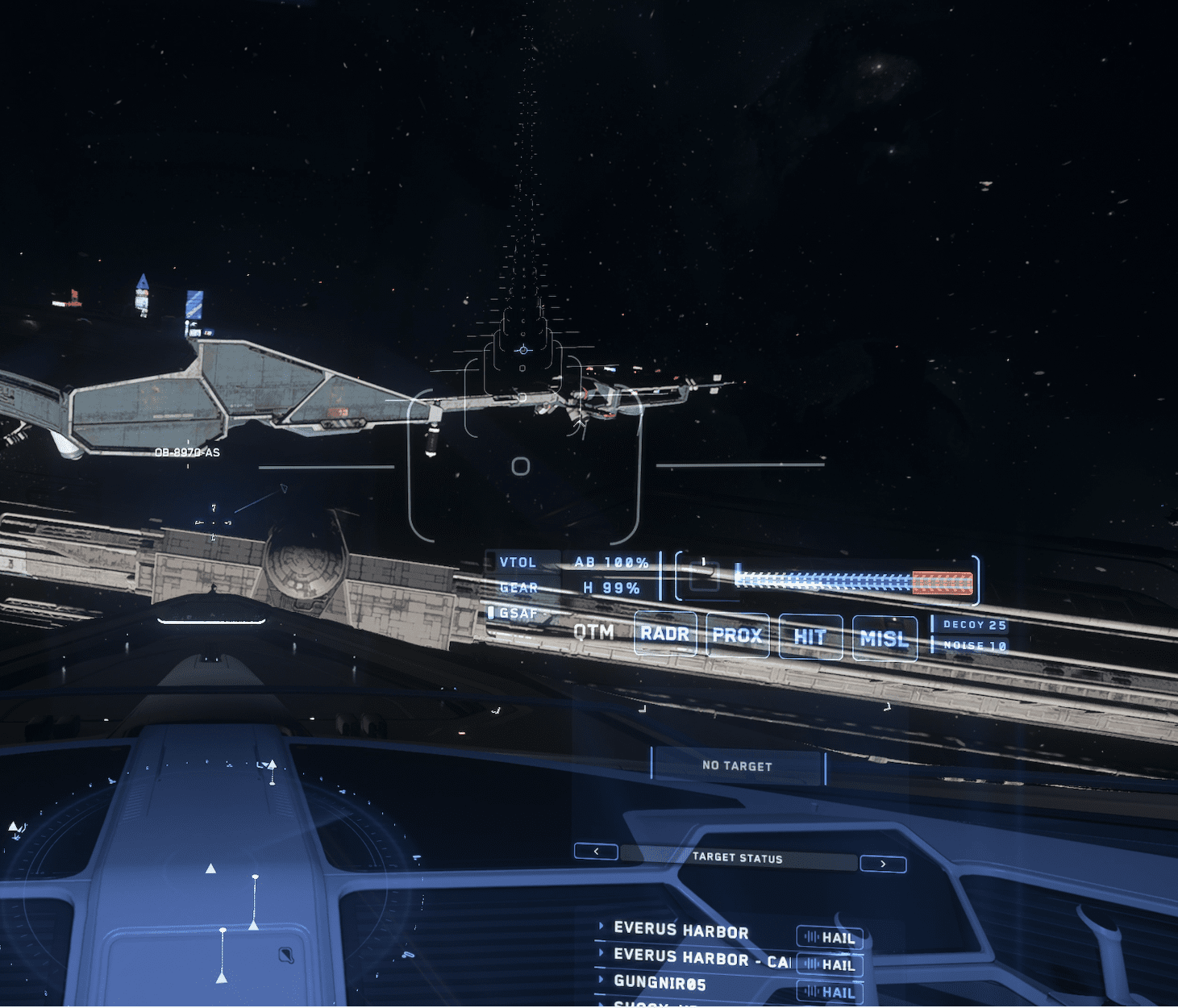Go to previous MFD page arrow
This screenshot has width=1178, height=1008.
[x=596, y=852]
